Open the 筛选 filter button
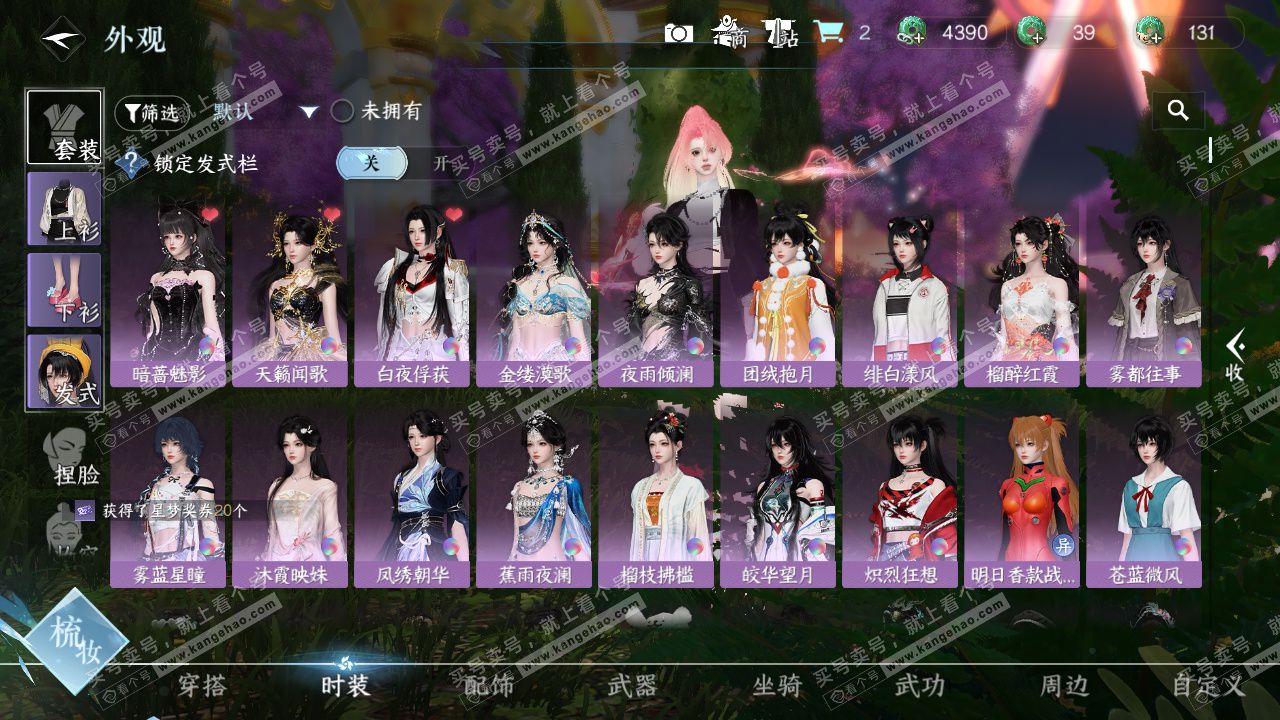Screen dimensions: 1280x720 click(151, 113)
